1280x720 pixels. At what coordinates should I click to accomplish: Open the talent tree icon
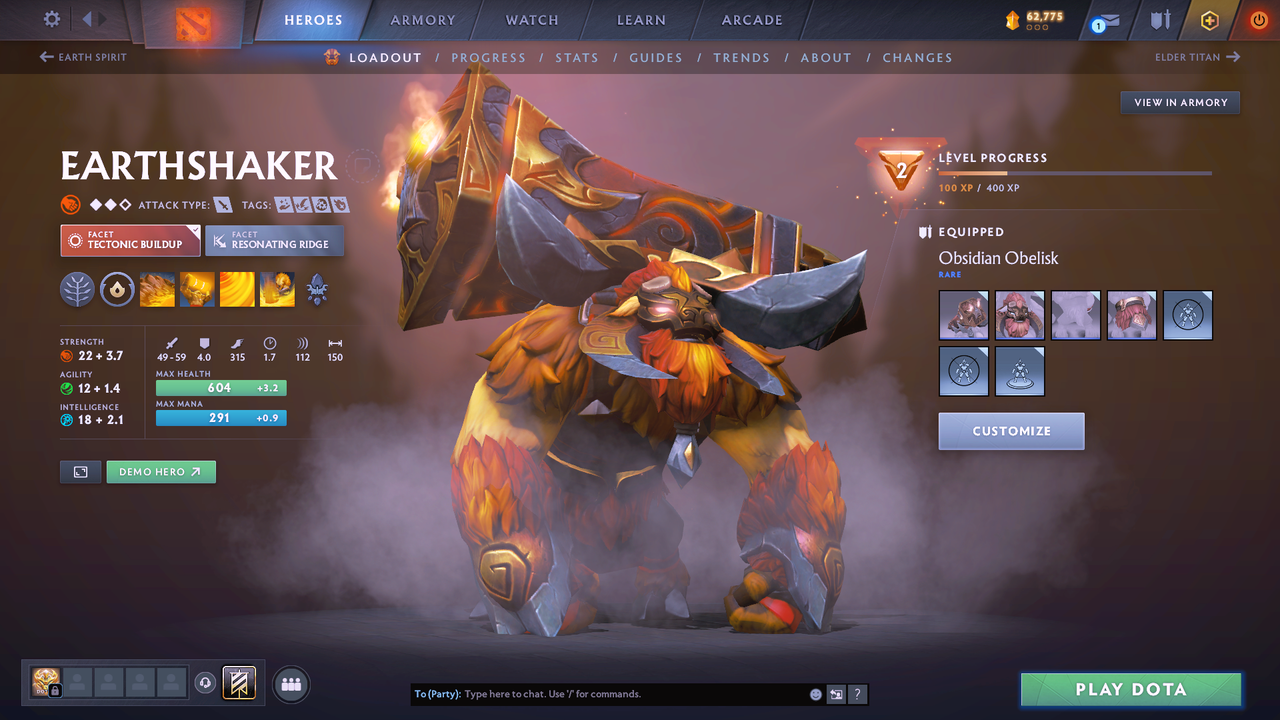click(x=77, y=290)
